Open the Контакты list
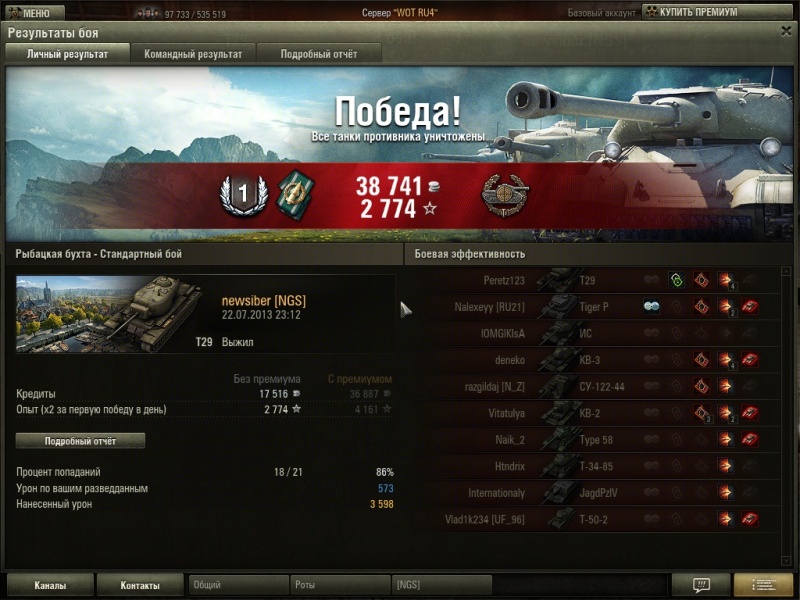Image resolution: width=800 pixels, height=600 pixels. pyautogui.click(x=141, y=585)
